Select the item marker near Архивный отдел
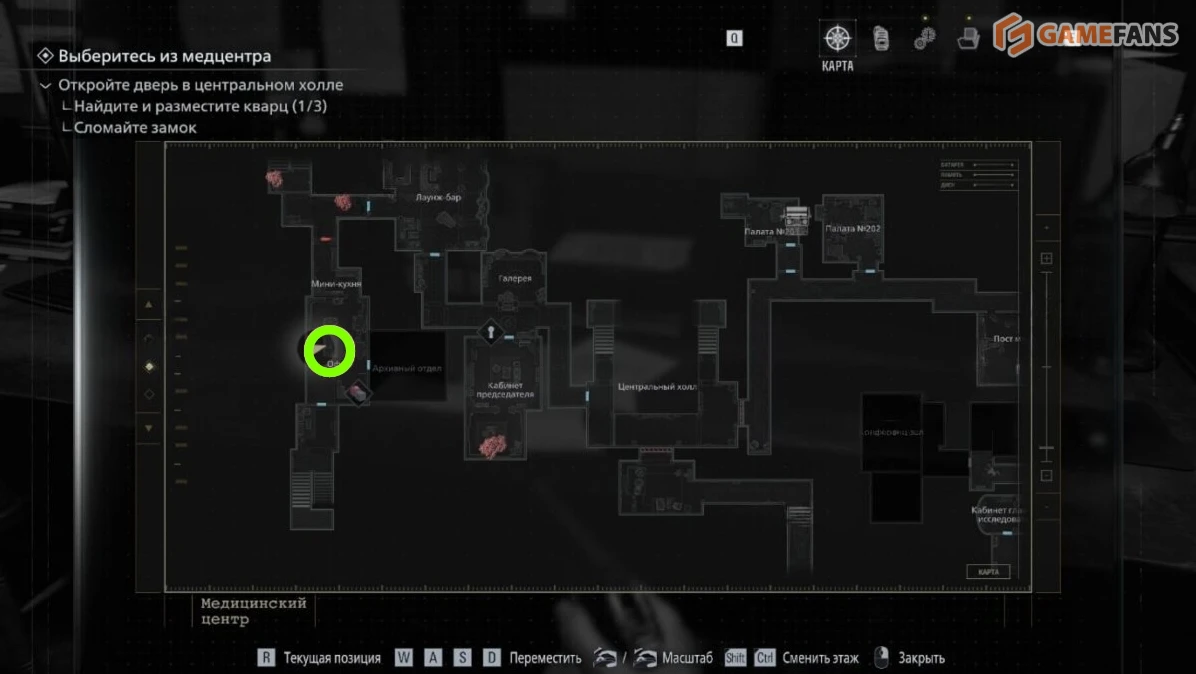The width and height of the screenshot is (1196, 674). pos(357,393)
